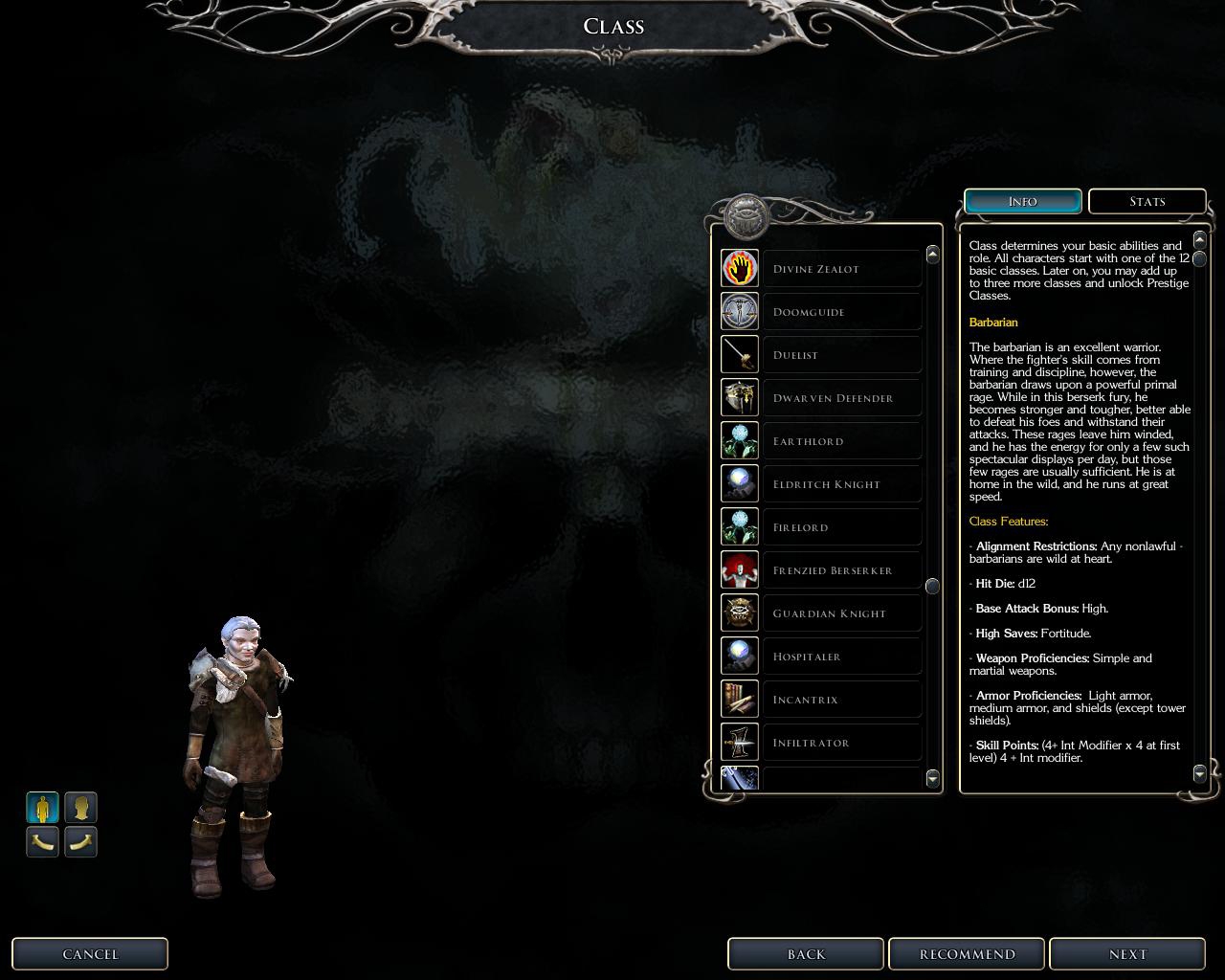Screen dimensions: 1225x980
Task: Switch to the Stats tab
Action: coord(1147,202)
